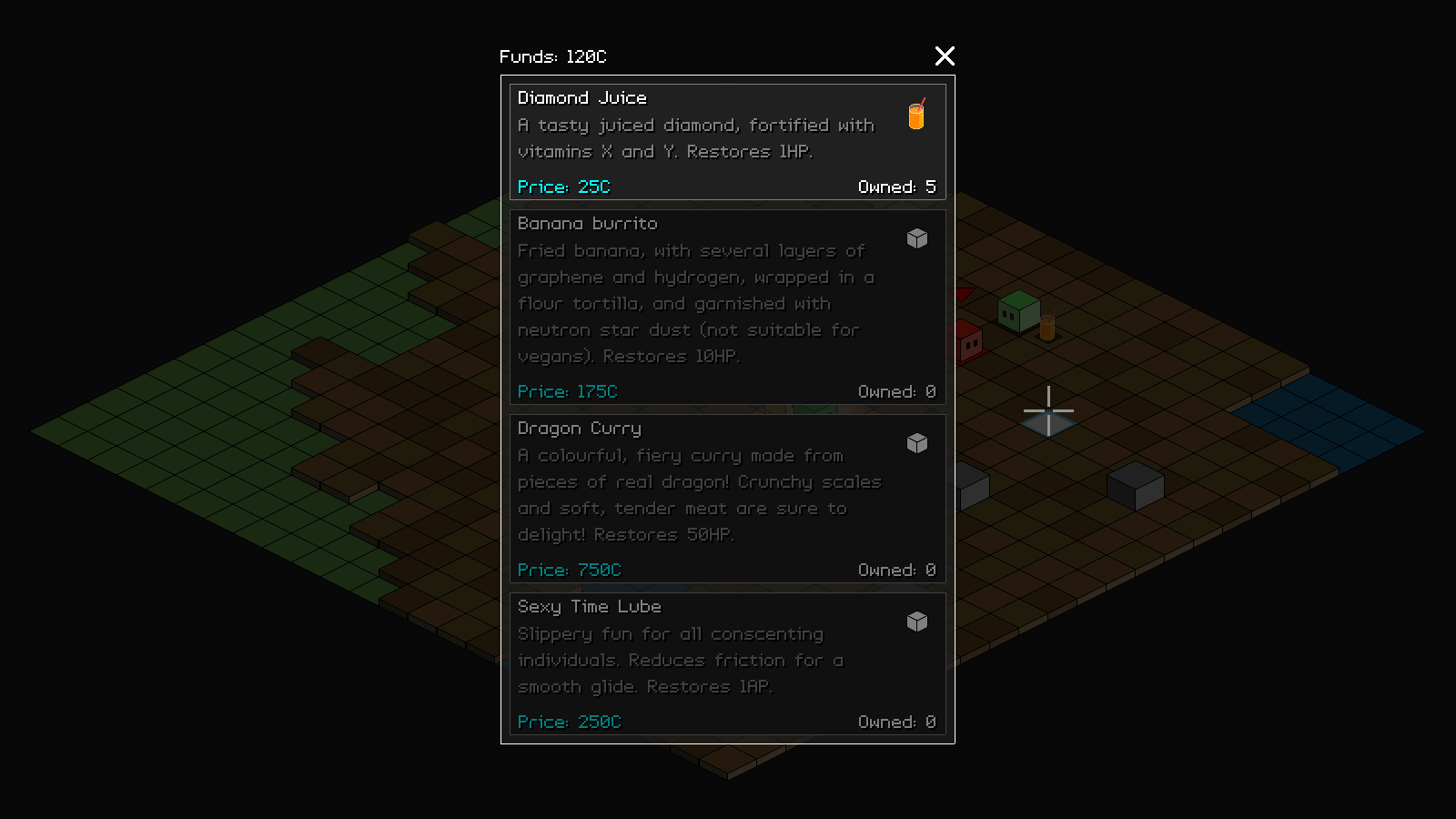Select the Banana burrito shop entry

pyautogui.click(x=727, y=307)
